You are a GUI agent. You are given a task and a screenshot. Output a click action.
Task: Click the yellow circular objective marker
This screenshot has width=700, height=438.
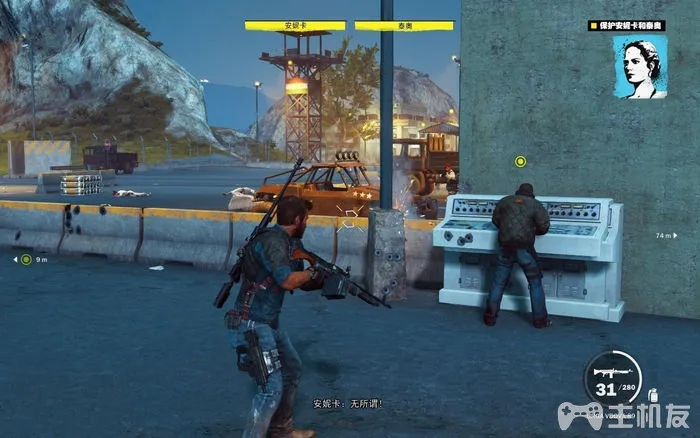[520, 161]
